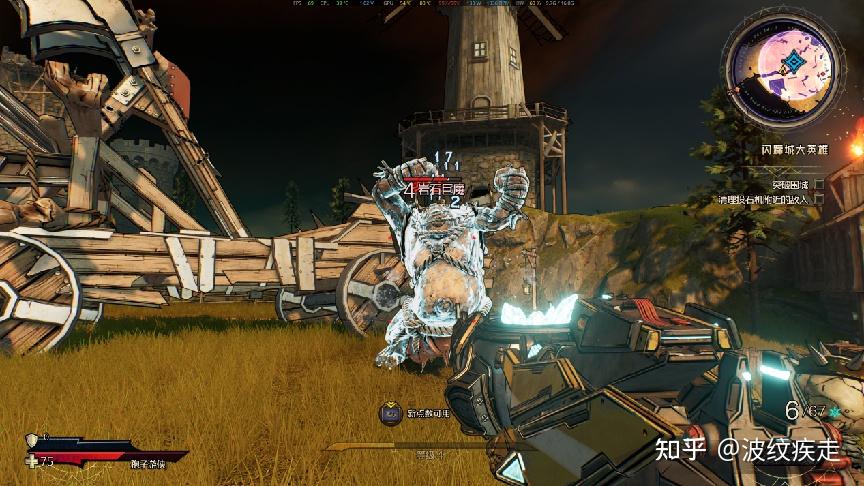Click the shield icon beside the ward bar
The image size is (864, 486).
click(x=31, y=440)
